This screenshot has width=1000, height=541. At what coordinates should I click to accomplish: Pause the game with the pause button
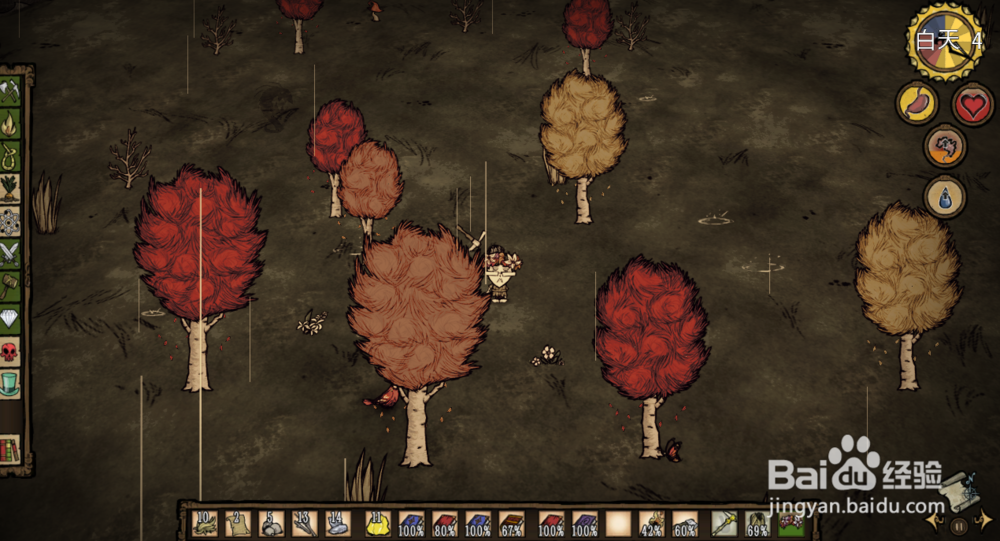pos(959,524)
